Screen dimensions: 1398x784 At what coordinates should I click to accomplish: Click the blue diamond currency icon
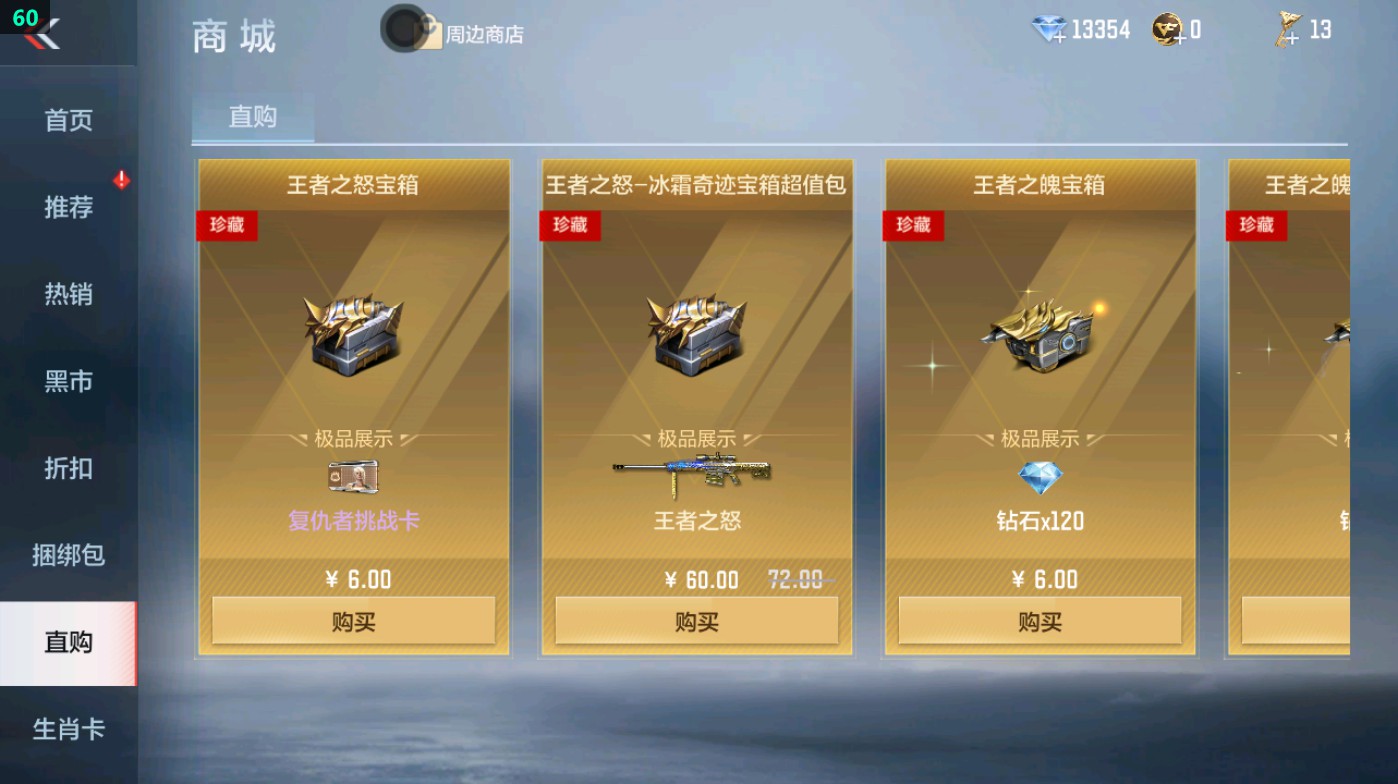tap(1048, 29)
